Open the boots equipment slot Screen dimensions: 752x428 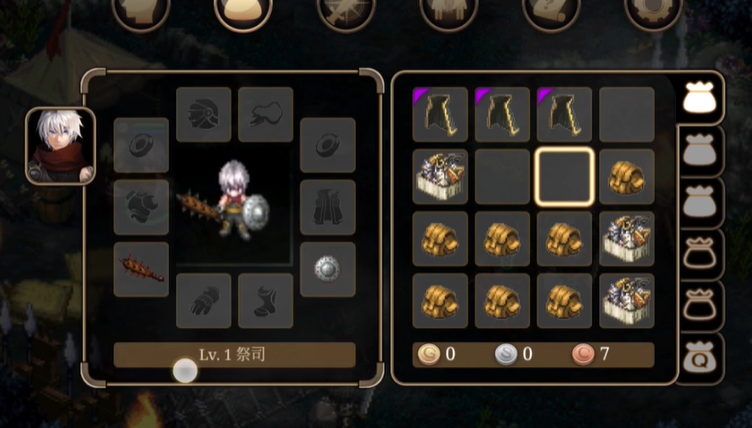click(x=266, y=300)
